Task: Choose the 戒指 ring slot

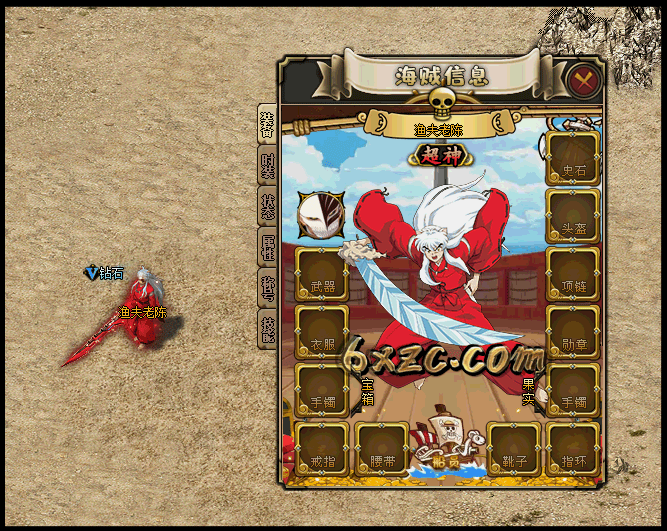Action: point(322,449)
